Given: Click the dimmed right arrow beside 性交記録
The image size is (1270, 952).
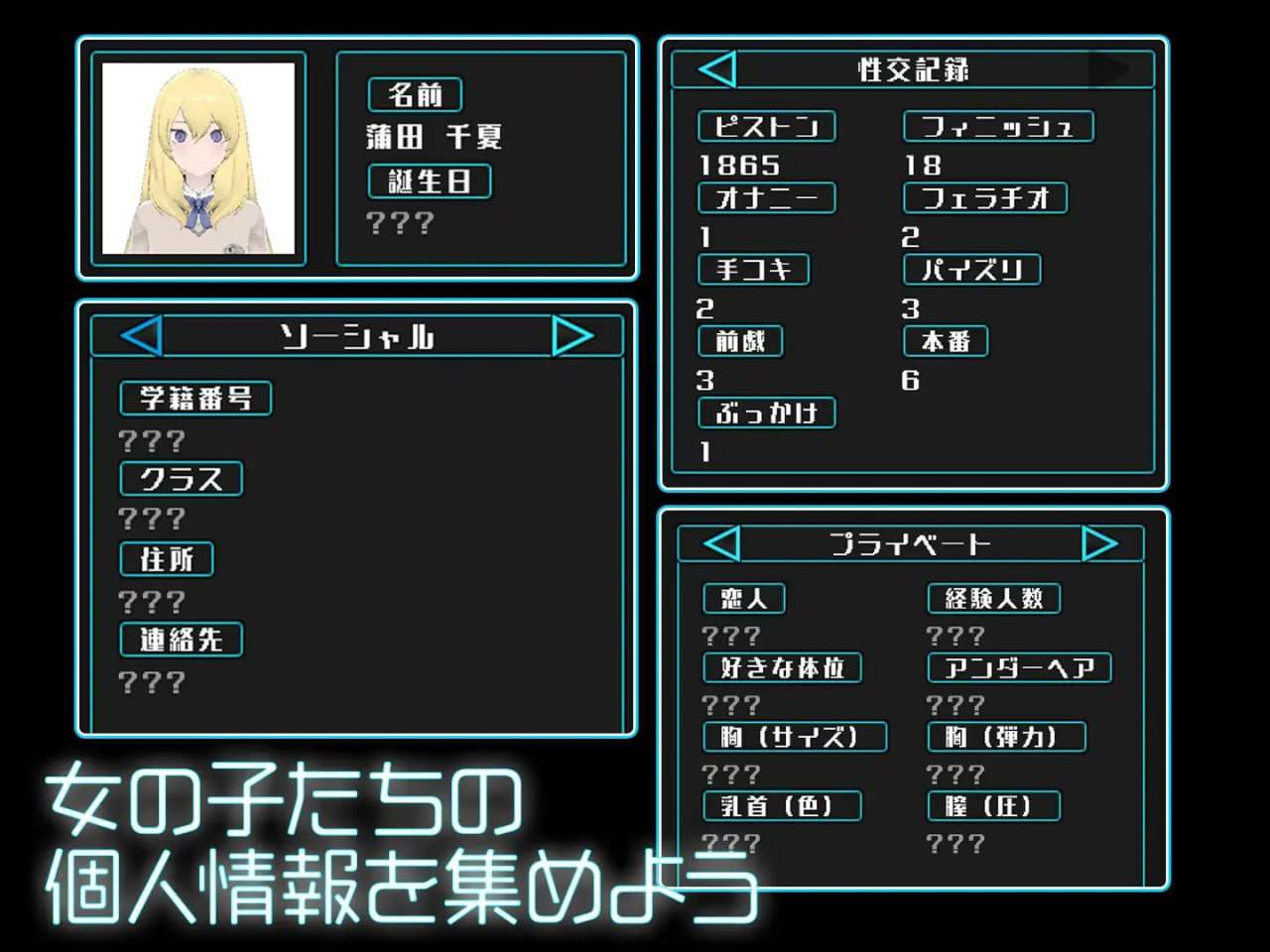Looking at the screenshot, I should coord(1113,69).
